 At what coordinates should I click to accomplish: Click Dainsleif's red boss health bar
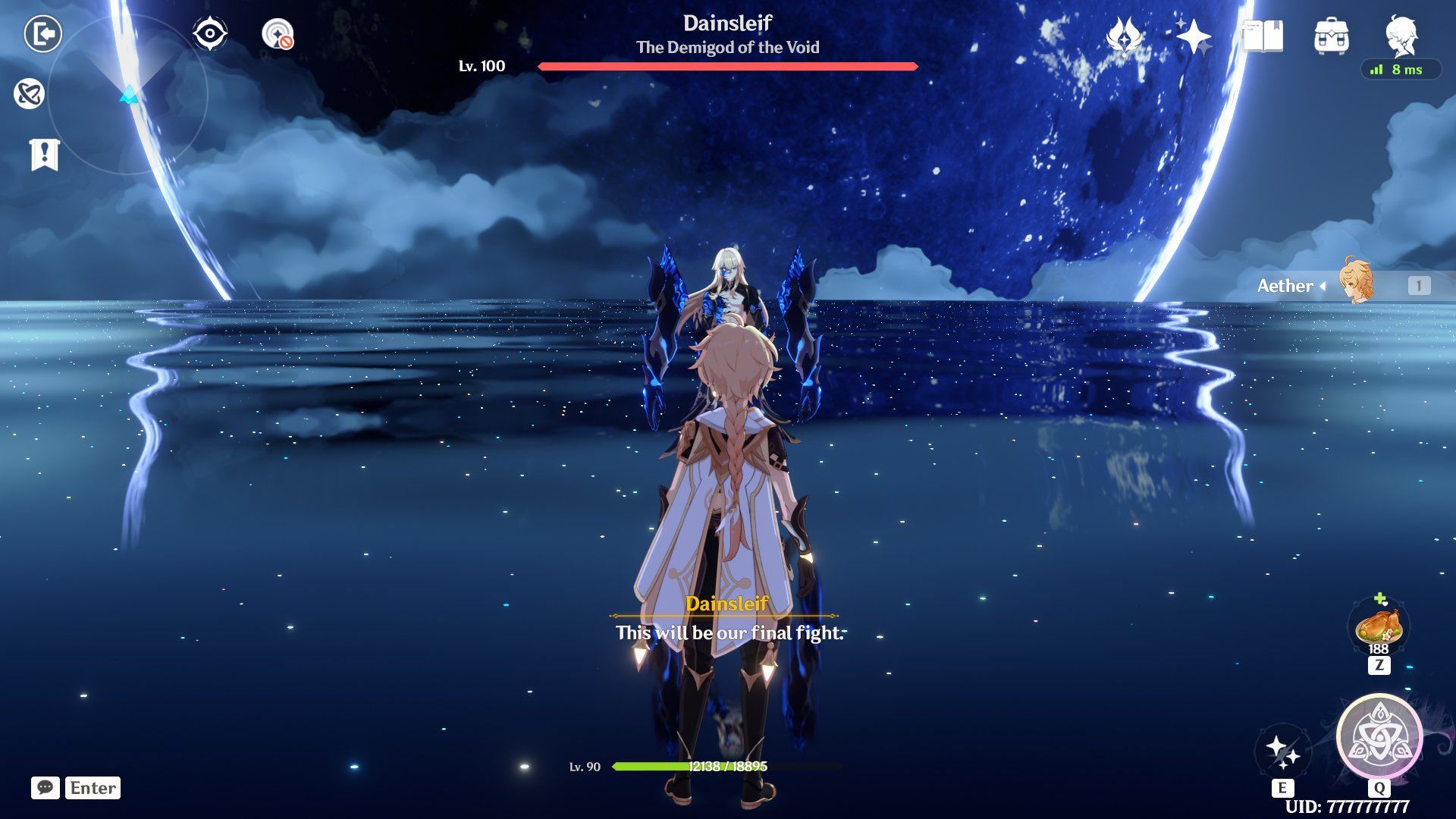pyautogui.click(x=726, y=67)
